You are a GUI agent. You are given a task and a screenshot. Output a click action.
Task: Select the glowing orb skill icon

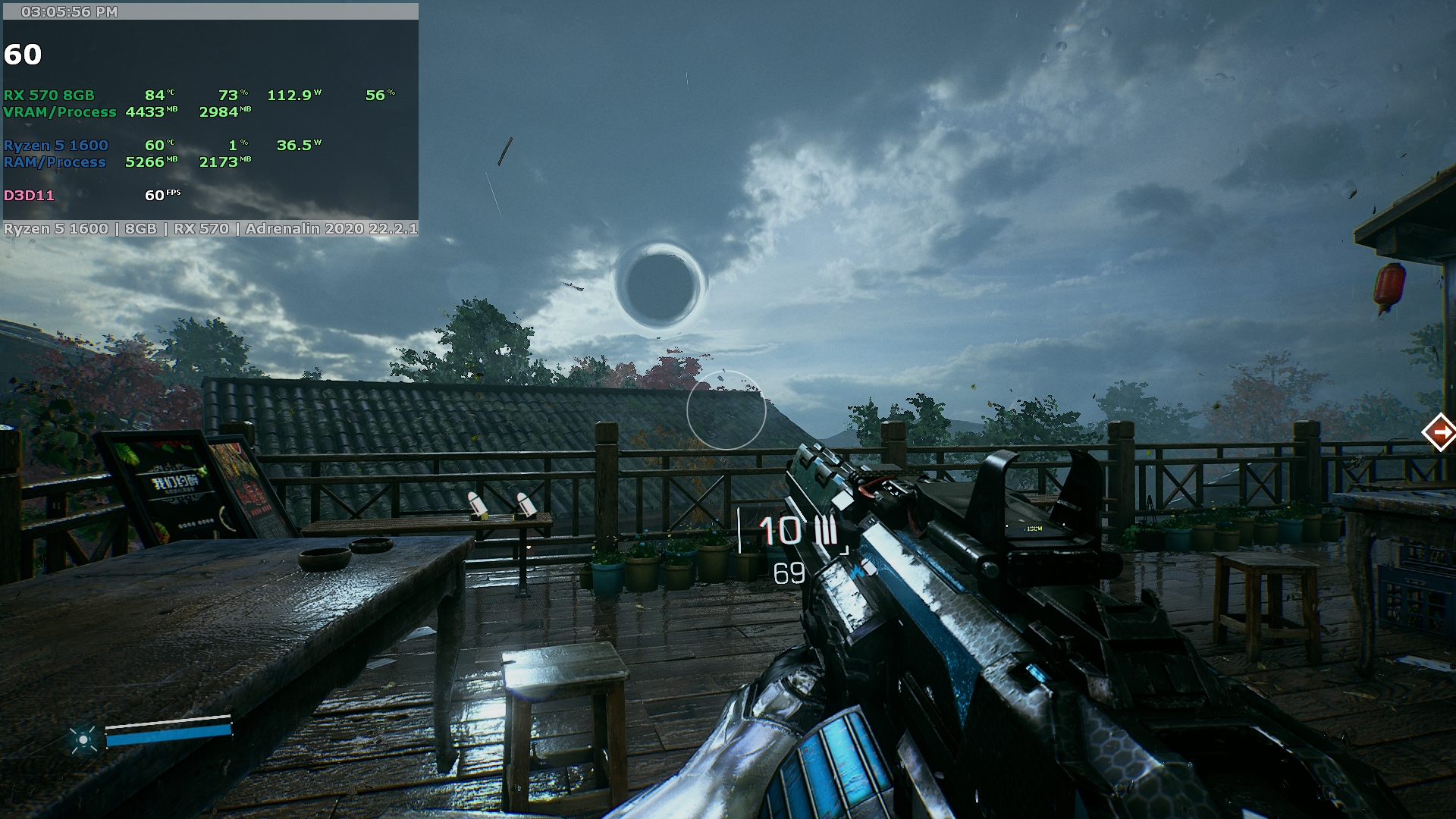point(83,738)
